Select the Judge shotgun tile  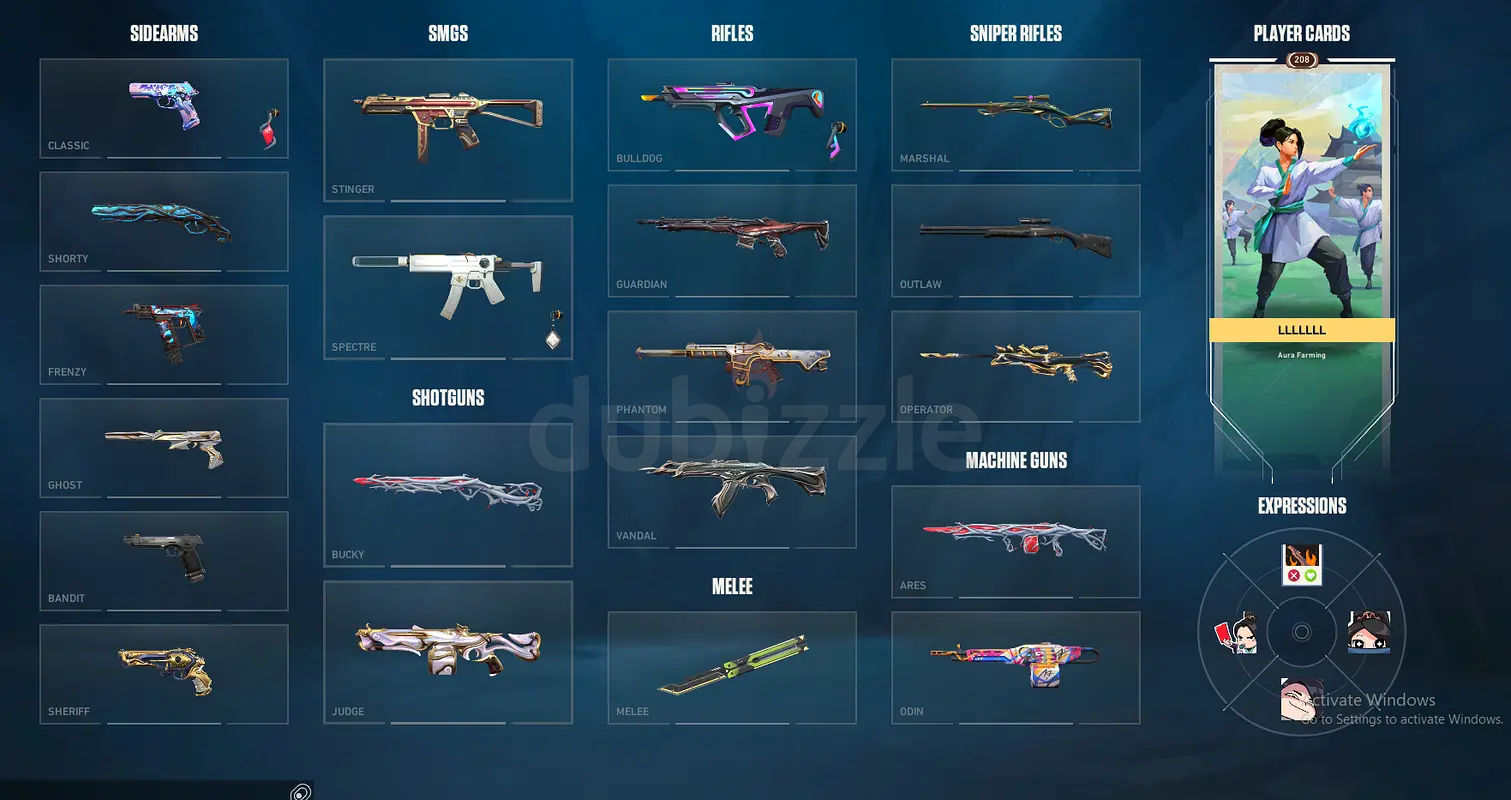pyautogui.click(x=448, y=652)
